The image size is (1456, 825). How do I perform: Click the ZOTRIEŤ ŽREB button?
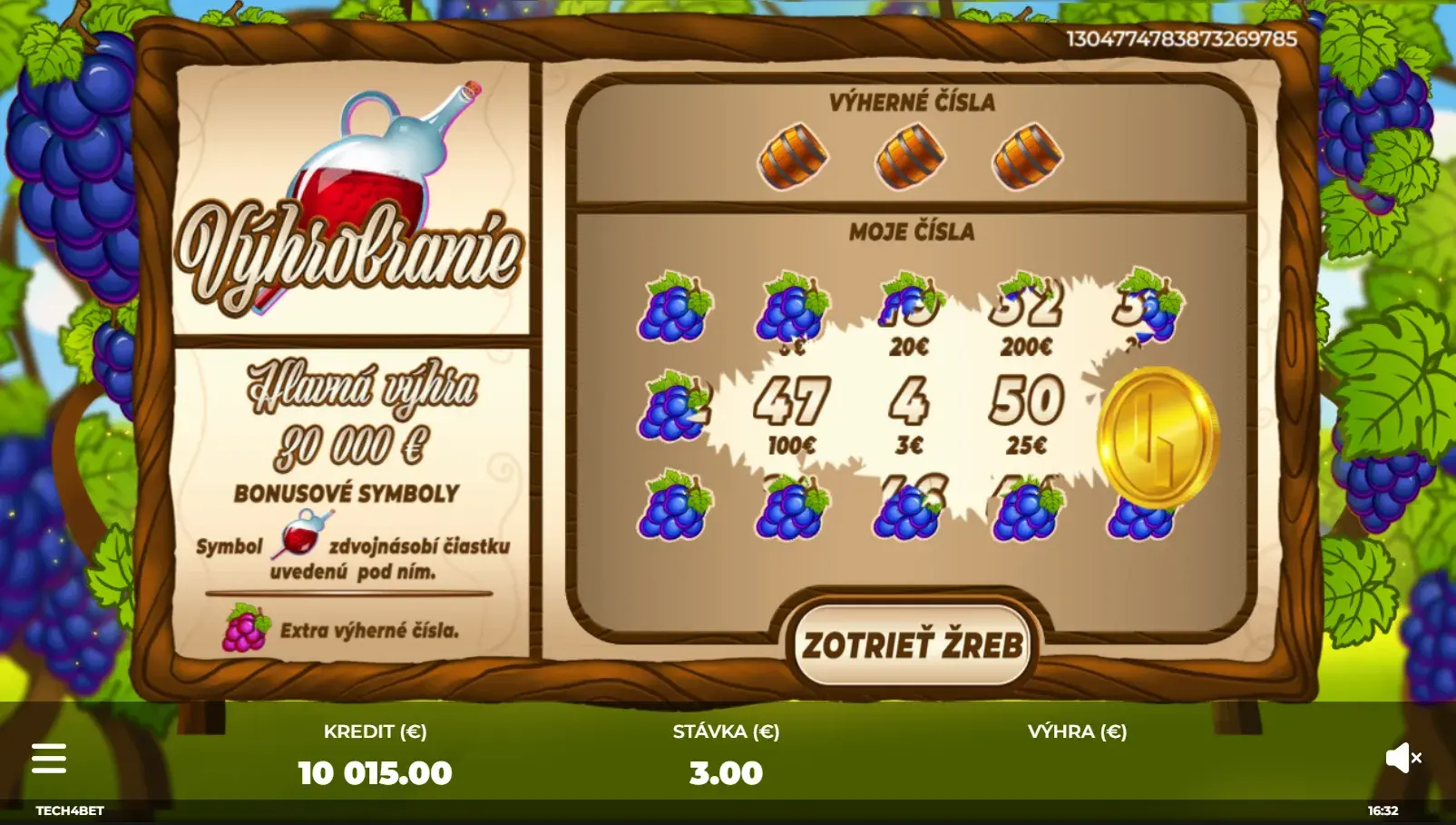pos(913,645)
